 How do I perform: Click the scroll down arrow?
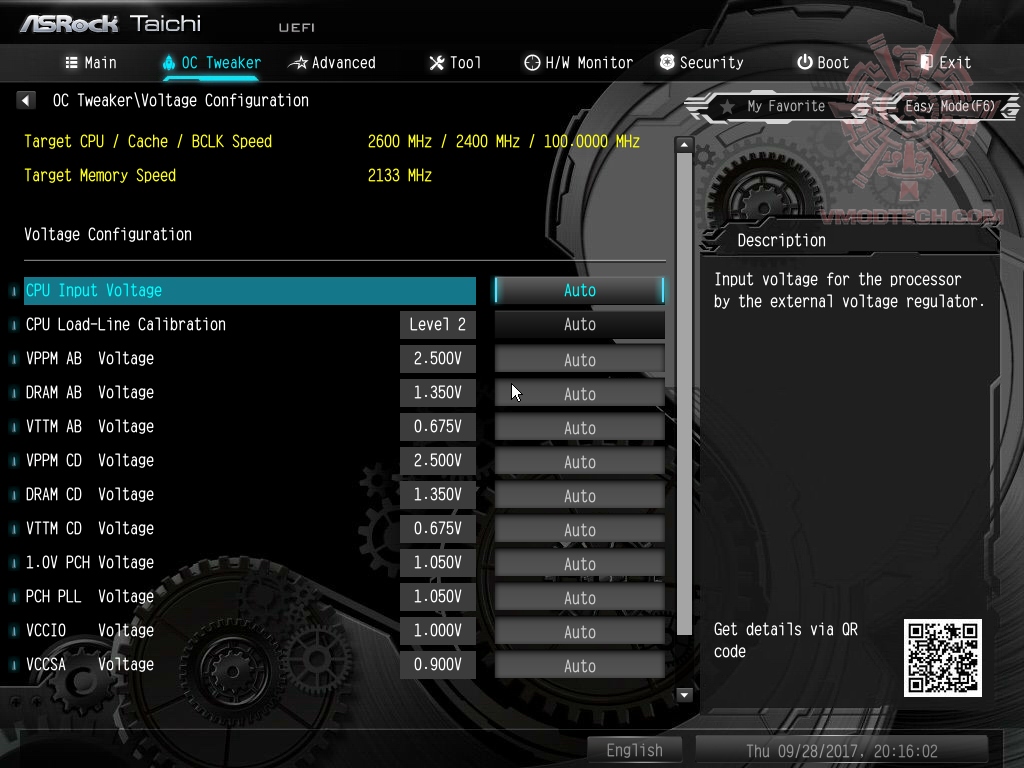[685, 695]
